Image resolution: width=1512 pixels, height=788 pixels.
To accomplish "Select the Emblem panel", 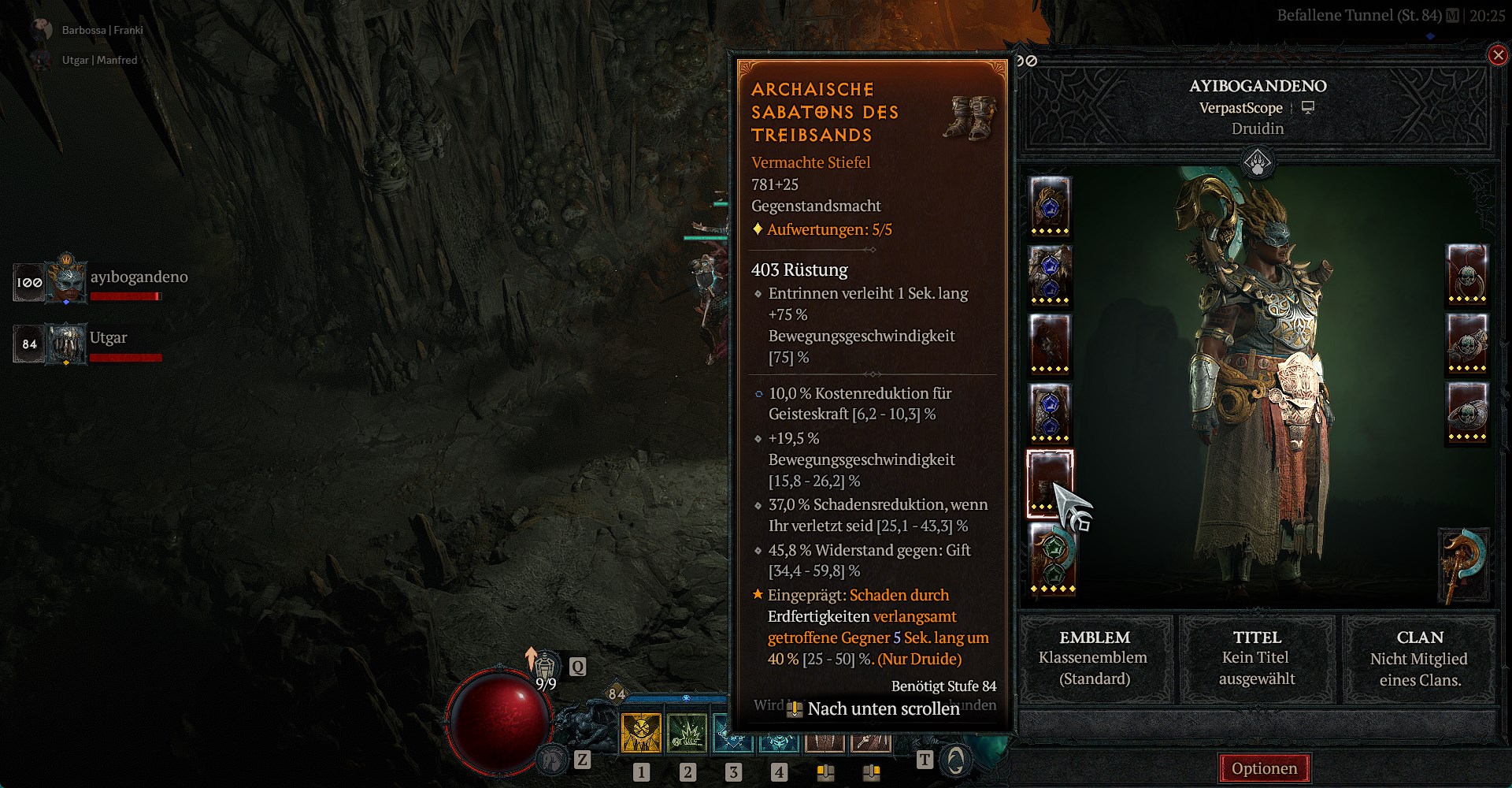I will point(1094,659).
